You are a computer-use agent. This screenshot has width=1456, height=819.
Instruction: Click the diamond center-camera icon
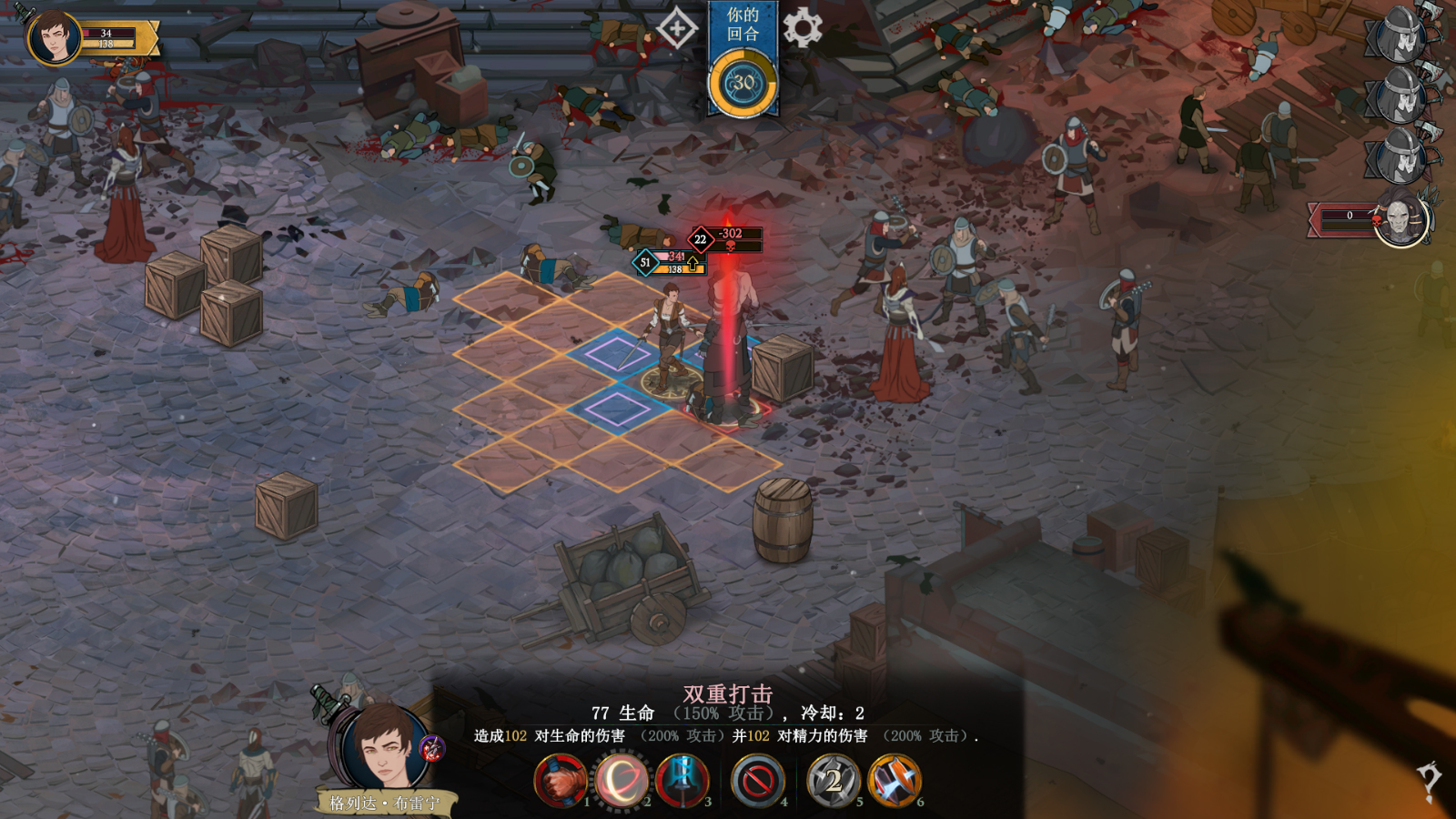[x=677, y=29]
